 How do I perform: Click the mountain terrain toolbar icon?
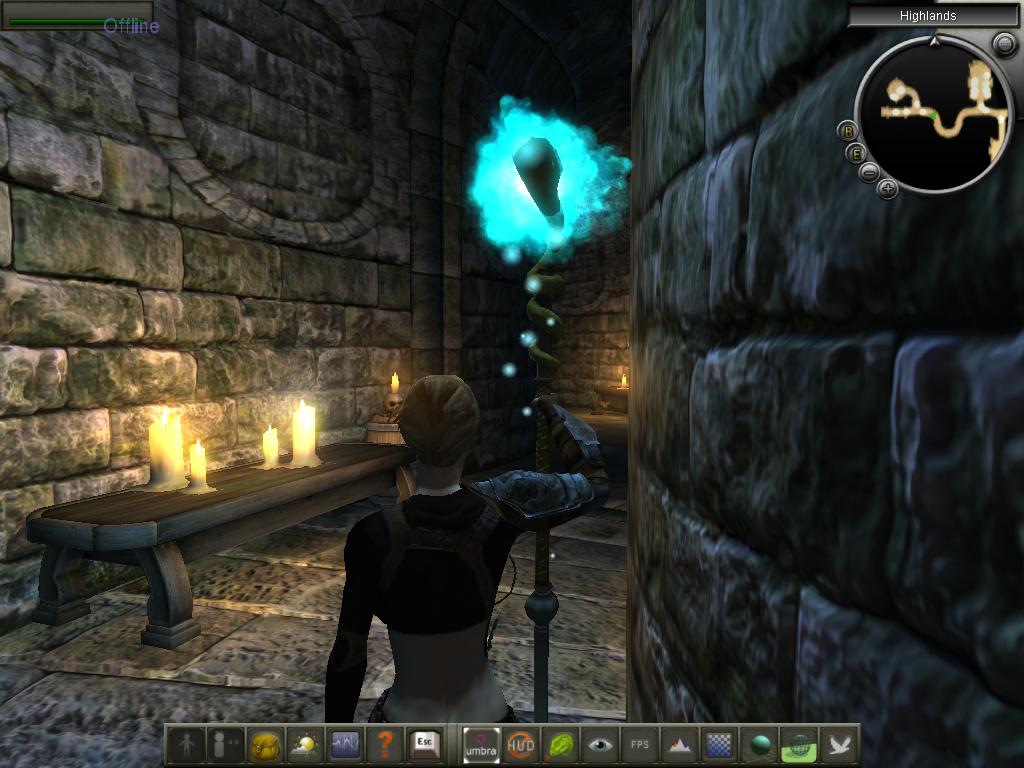click(x=678, y=745)
